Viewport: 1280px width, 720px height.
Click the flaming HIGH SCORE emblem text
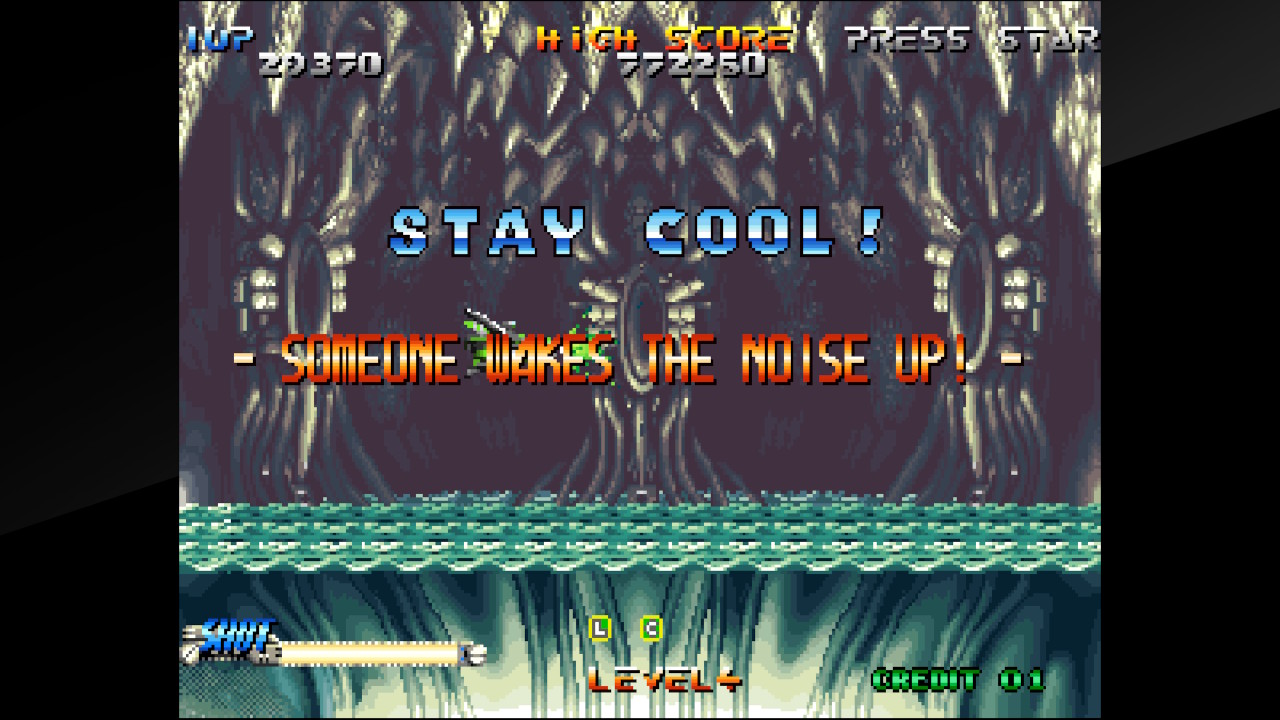coord(663,41)
